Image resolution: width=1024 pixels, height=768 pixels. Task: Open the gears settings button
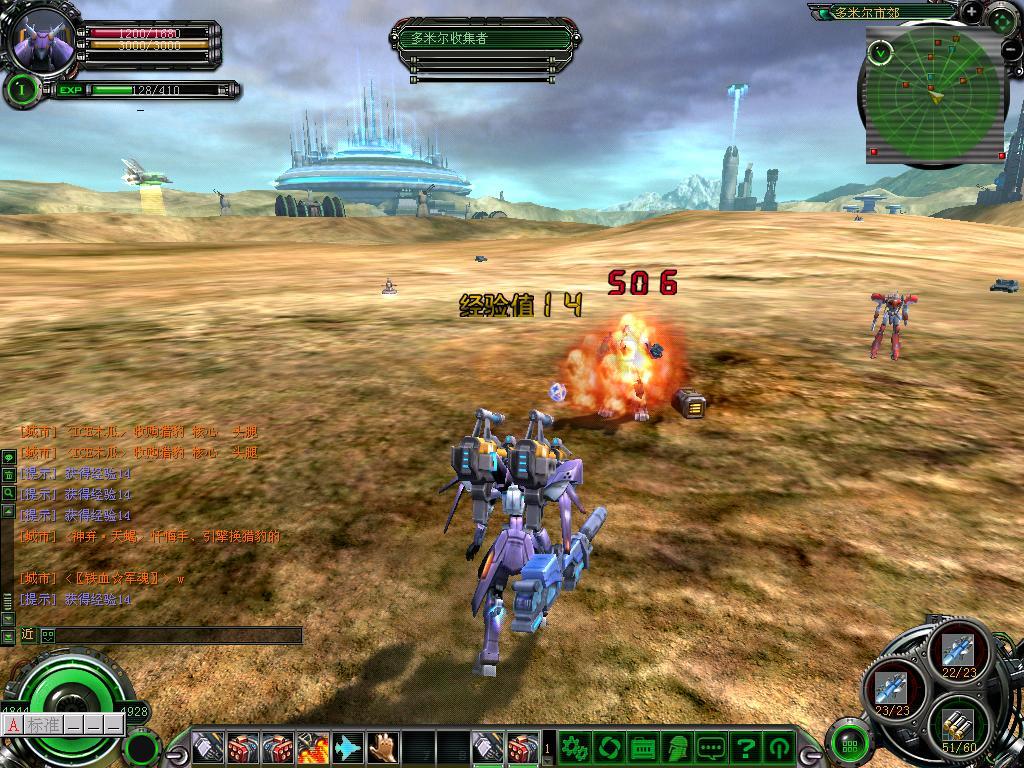click(574, 747)
